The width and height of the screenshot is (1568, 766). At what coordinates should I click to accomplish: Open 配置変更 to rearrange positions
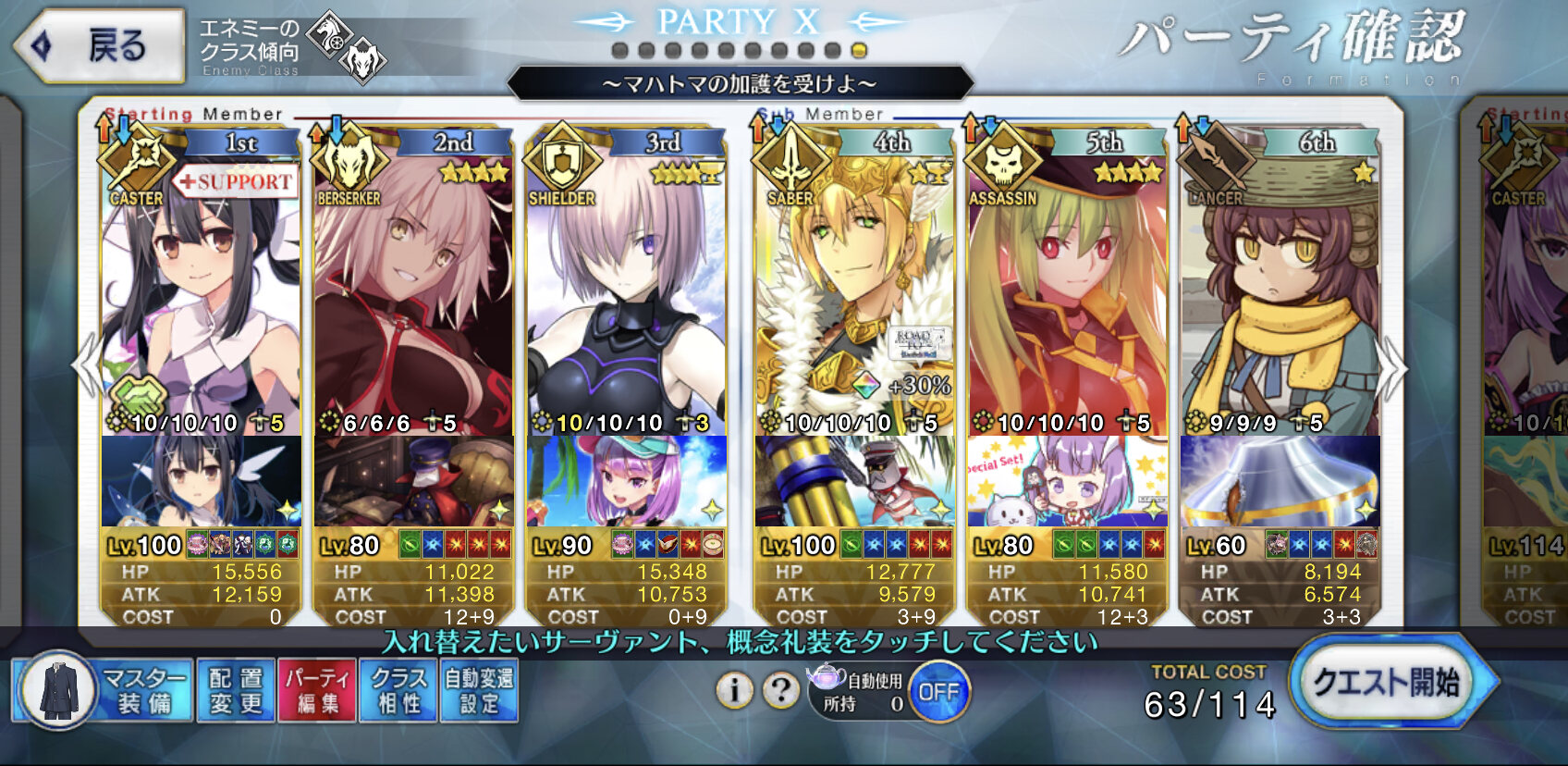[x=236, y=691]
